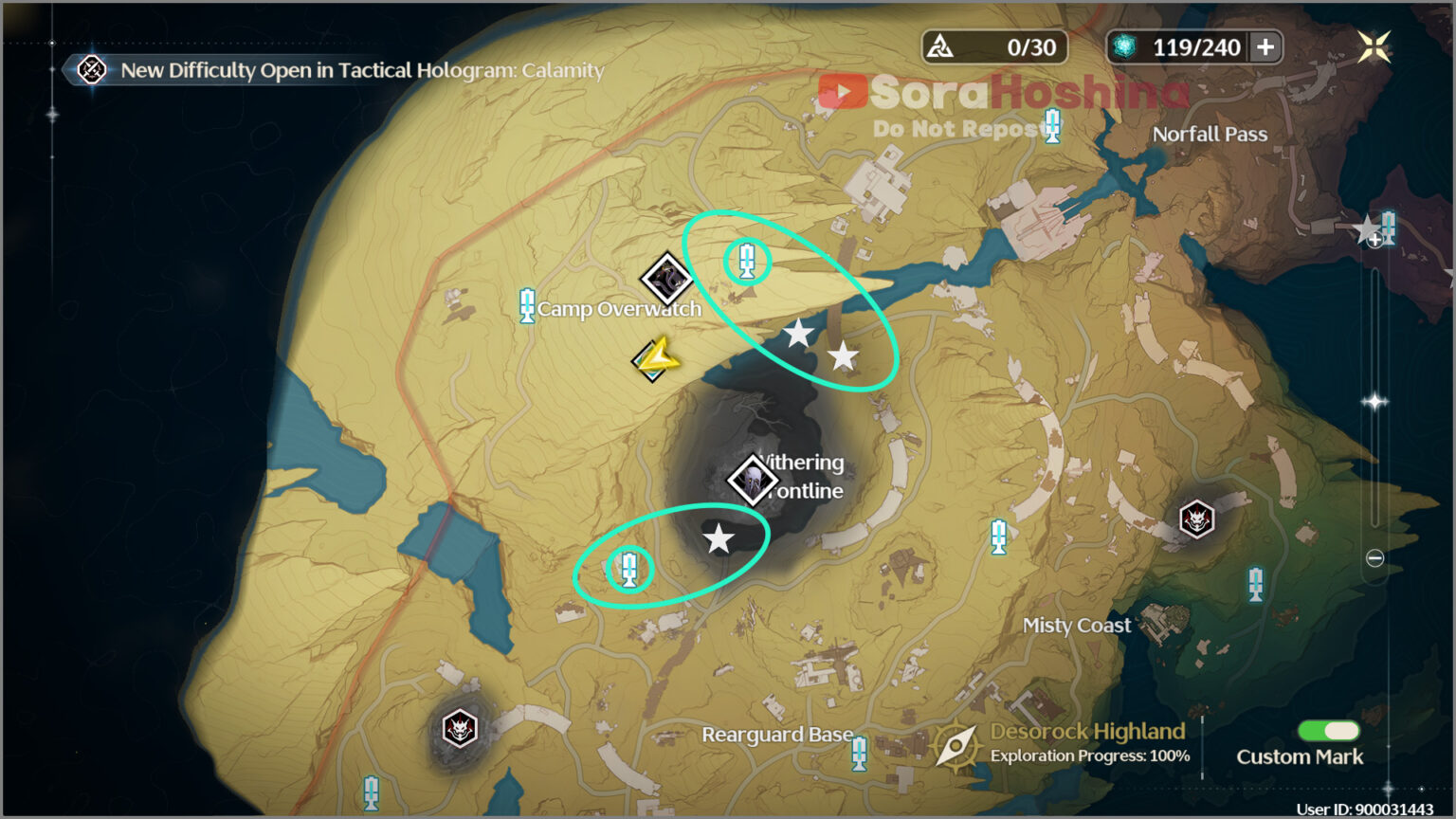Screen dimensions: 1456x819
Task: Select the Tactical Hologram icon at Camp Overwatch
Action: click(x=669, y=278)
